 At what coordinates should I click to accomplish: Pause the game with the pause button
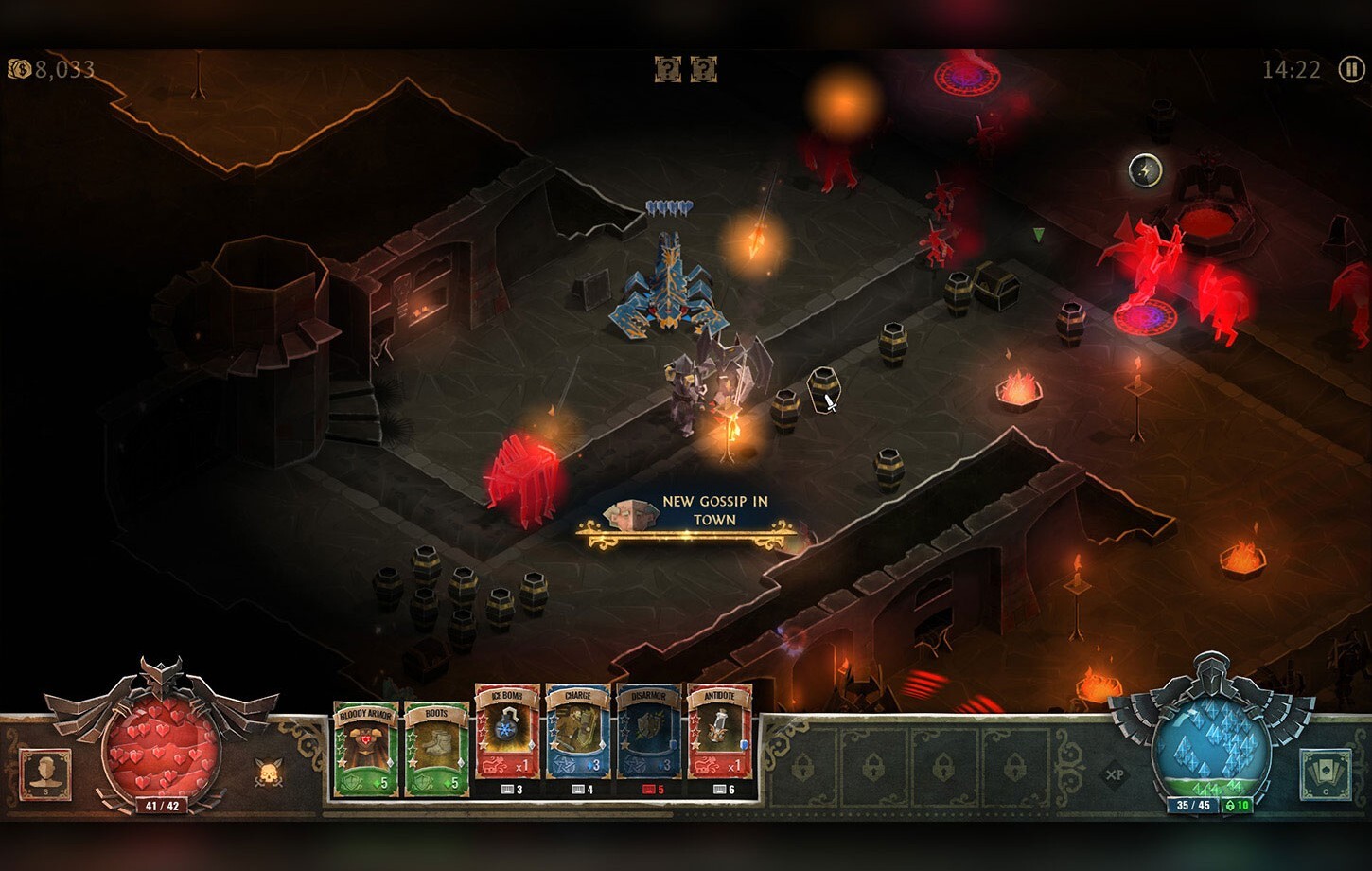[x=1351, y=69]
